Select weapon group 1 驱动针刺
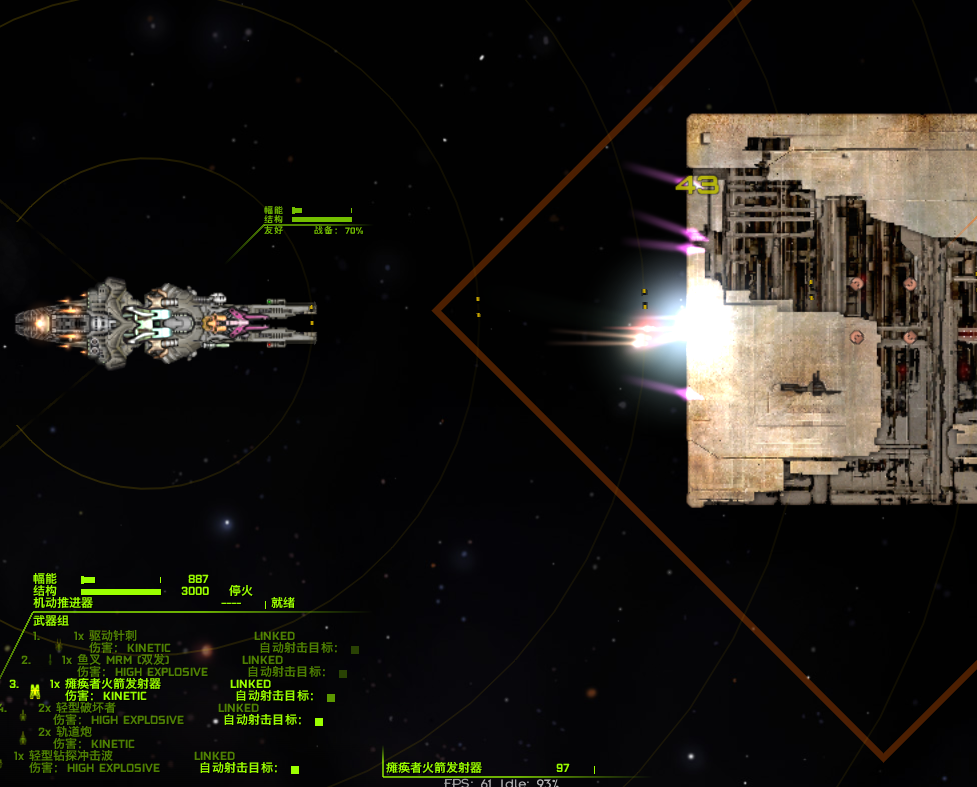Screen dimensions: 977x787 (x=112, y=636)
